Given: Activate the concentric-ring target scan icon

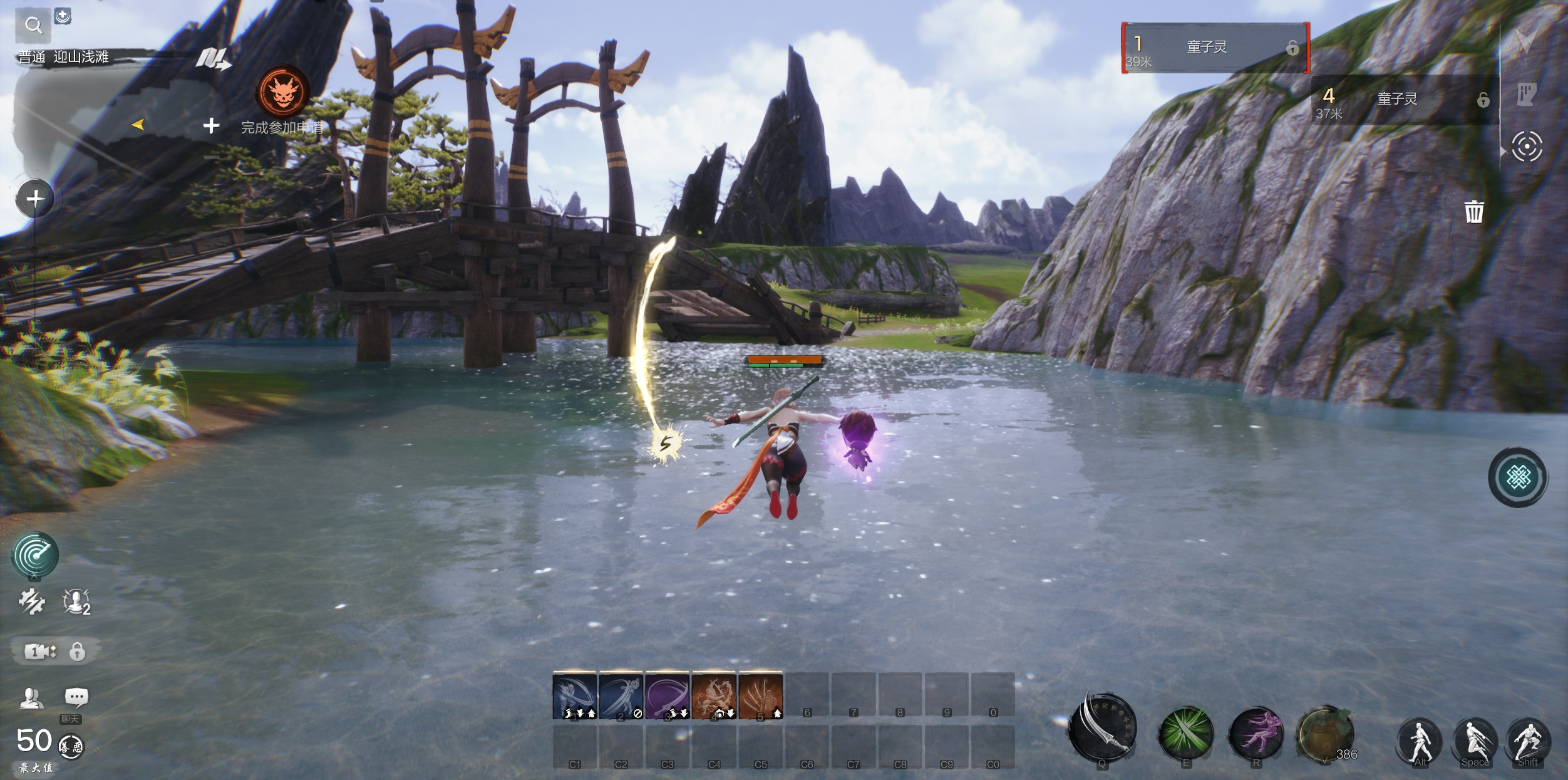Looking at the screenshot, I should [1527, 147].
